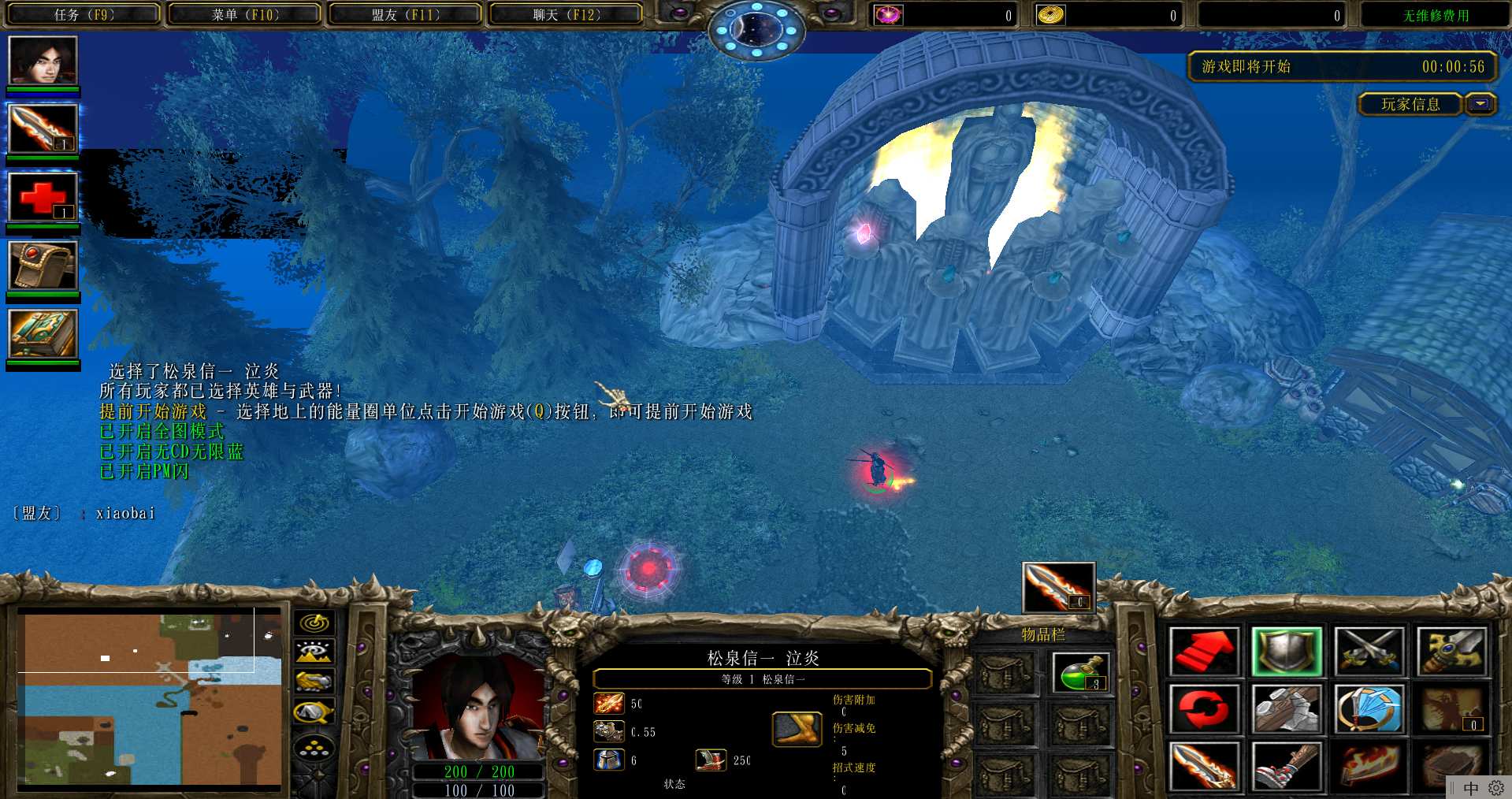The width and height of the screenshot is (1512, 799).
Task: Open the 菜单 (F10) game menu
Action: point(245,15)
